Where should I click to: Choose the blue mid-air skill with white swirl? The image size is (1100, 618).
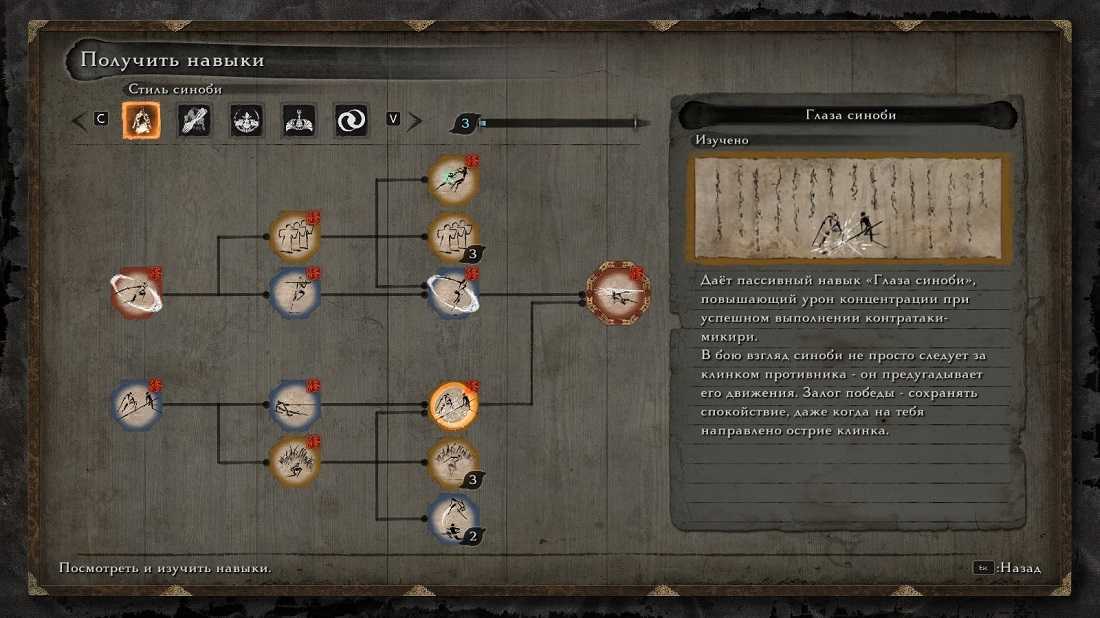pyautogui.click(x=453, y=294)
